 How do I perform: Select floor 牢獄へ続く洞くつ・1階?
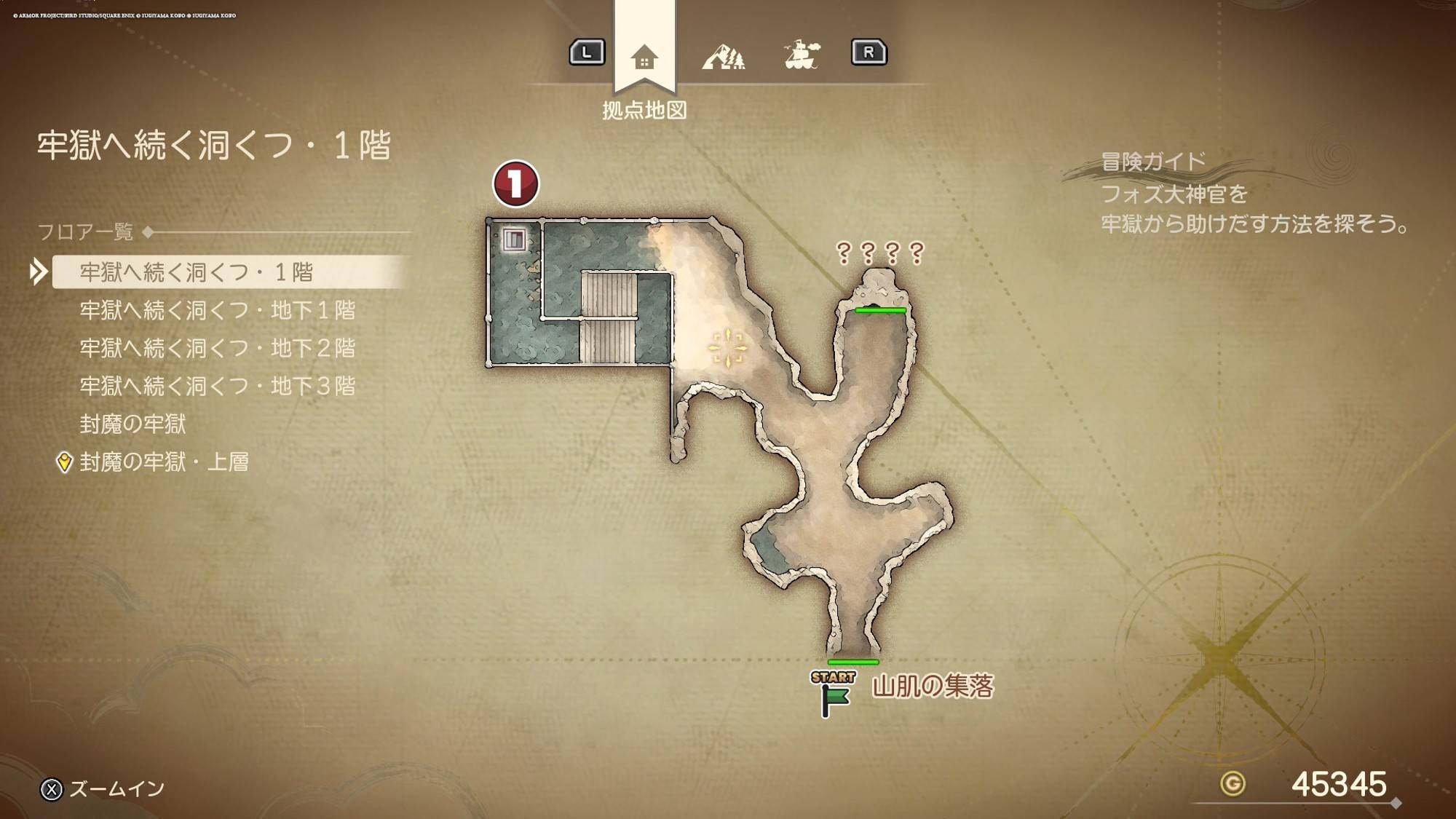tap(197, 272)
